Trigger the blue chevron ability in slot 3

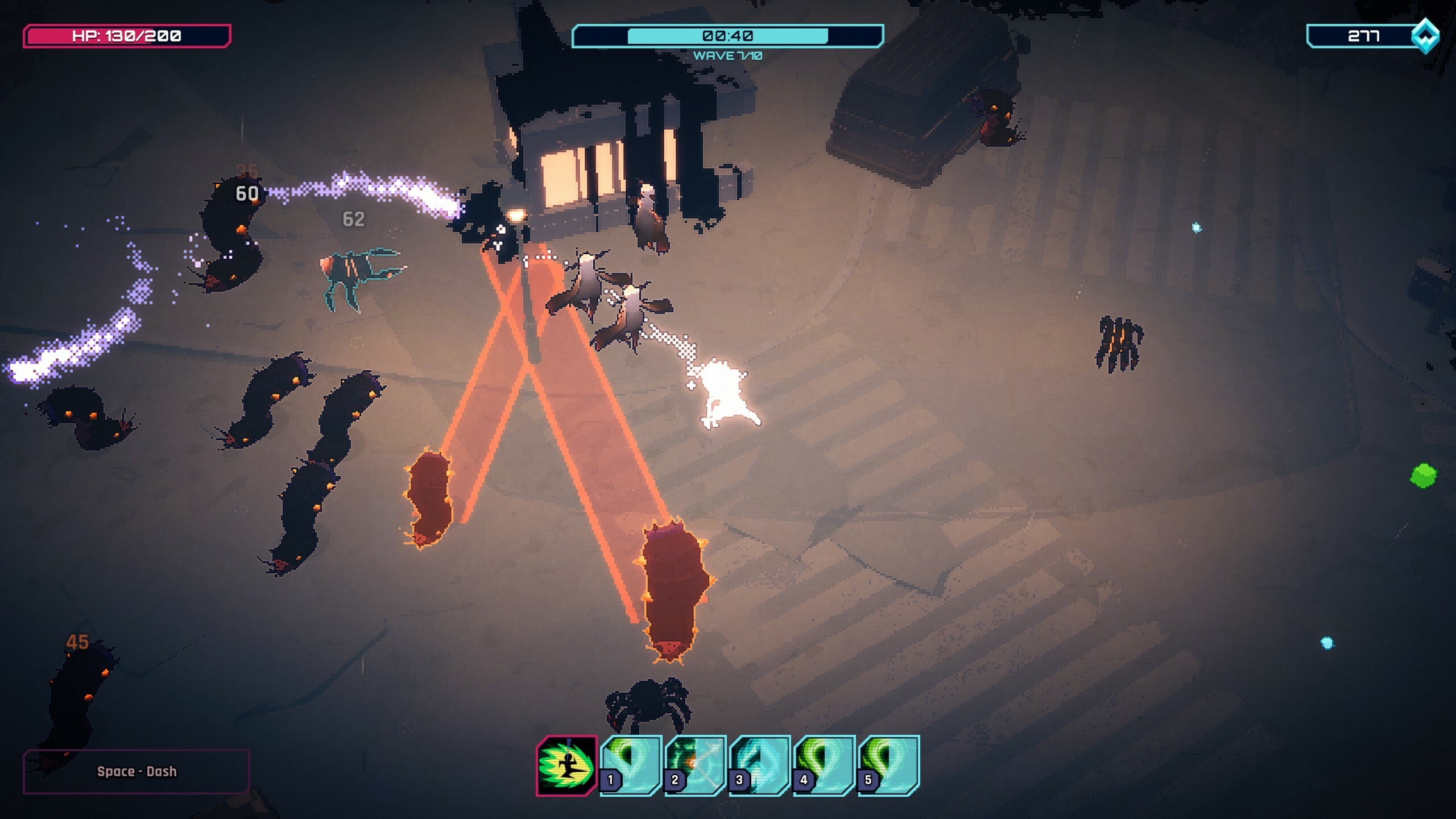click(x=759, y=765)
